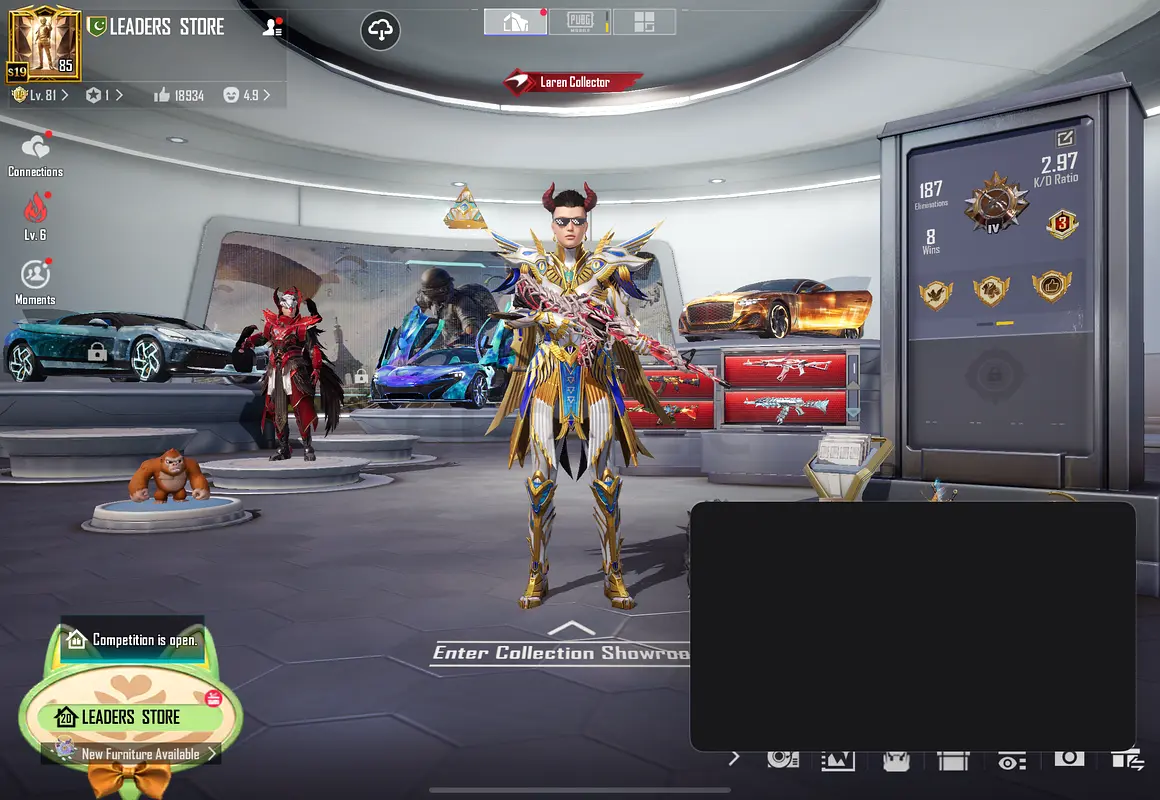This screenshot has height=800, width=1160.
Task: Enter the Collection Showroom
Action: tap(561, 652)
